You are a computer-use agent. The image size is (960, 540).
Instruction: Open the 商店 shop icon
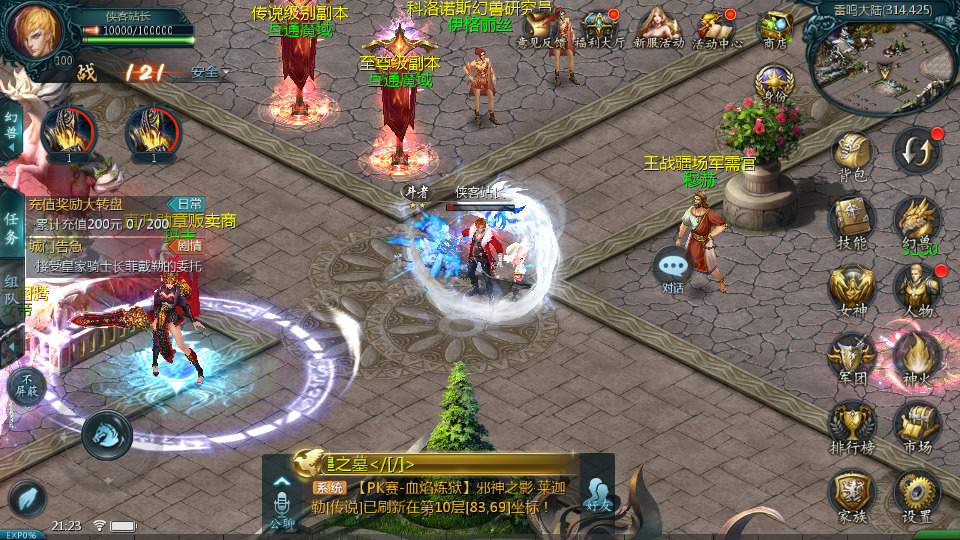click(775, 29)
